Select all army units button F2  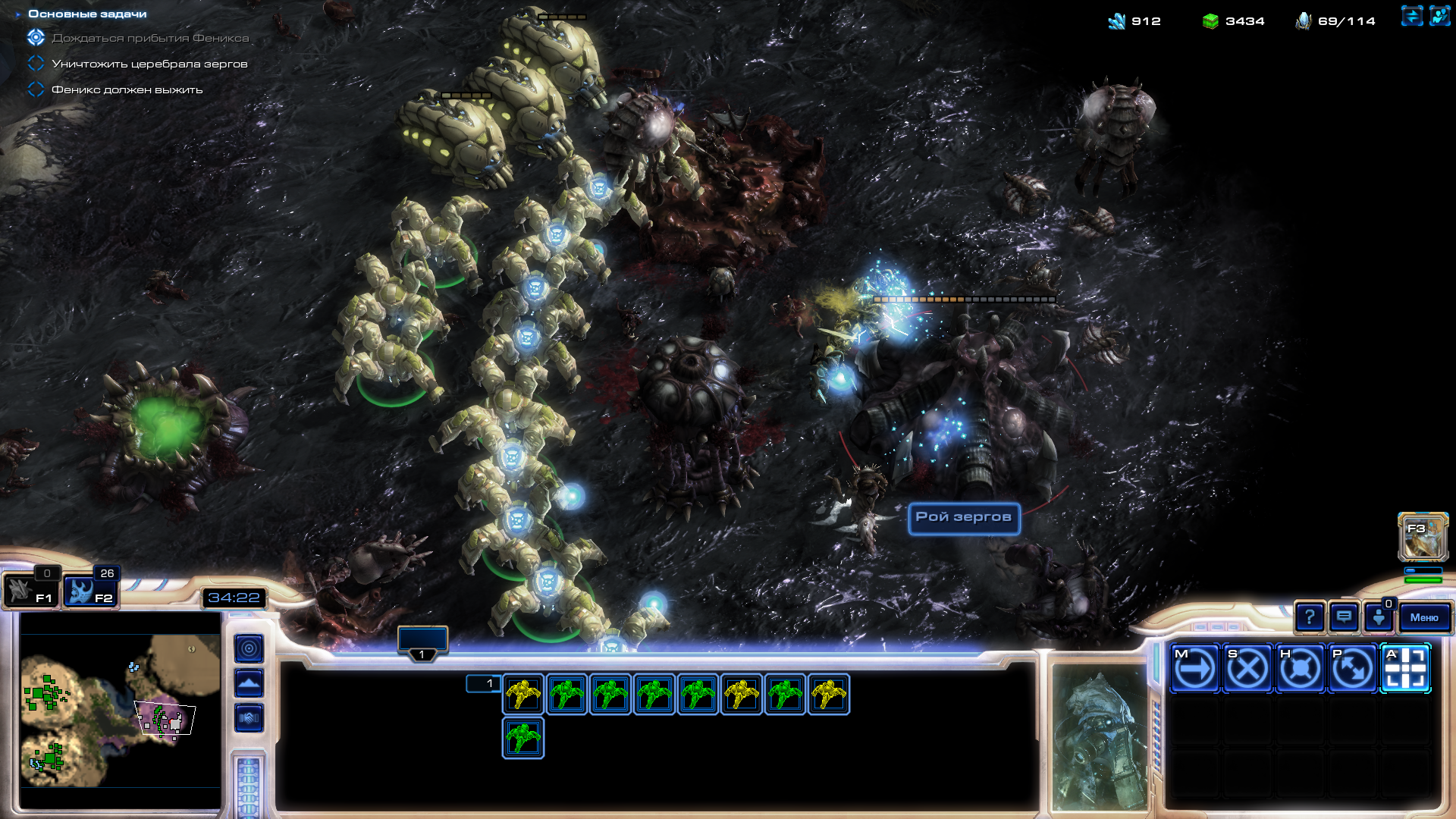point(89,591)
